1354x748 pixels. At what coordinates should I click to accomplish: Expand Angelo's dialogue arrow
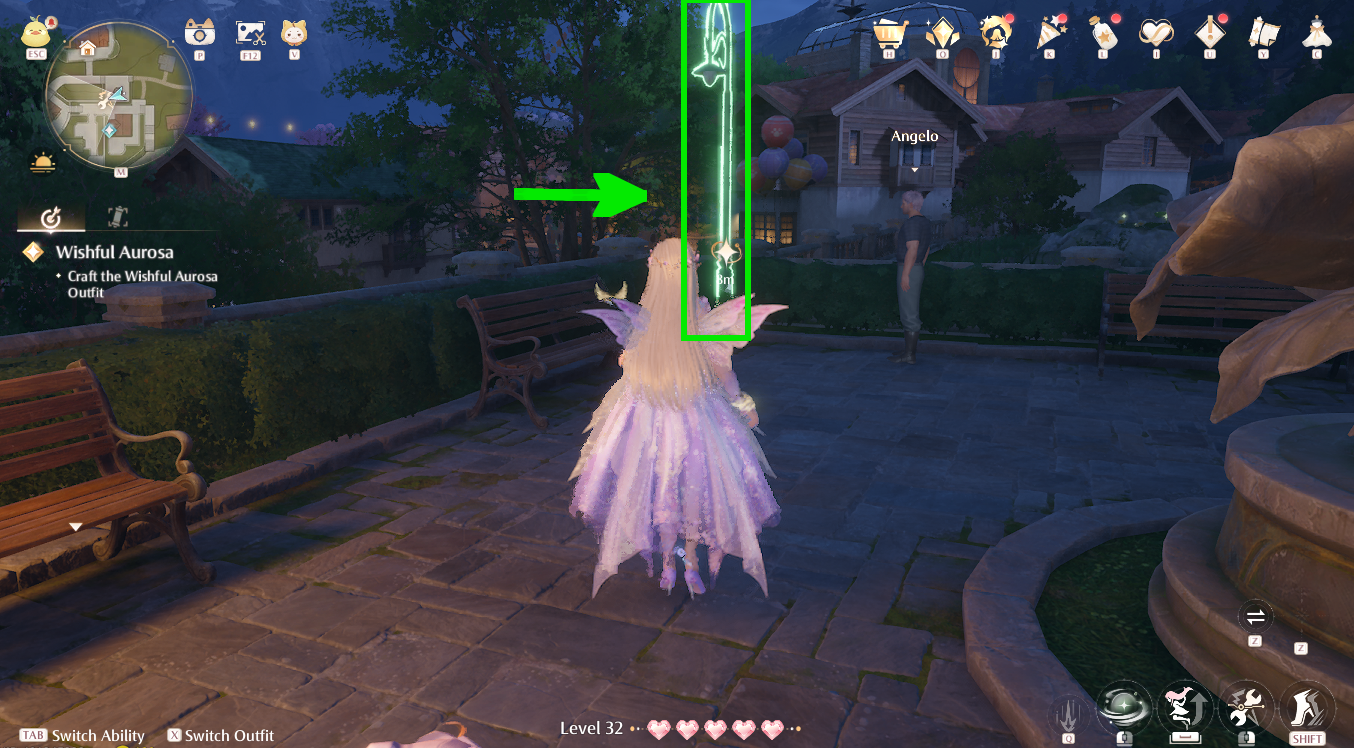(915, 170)
